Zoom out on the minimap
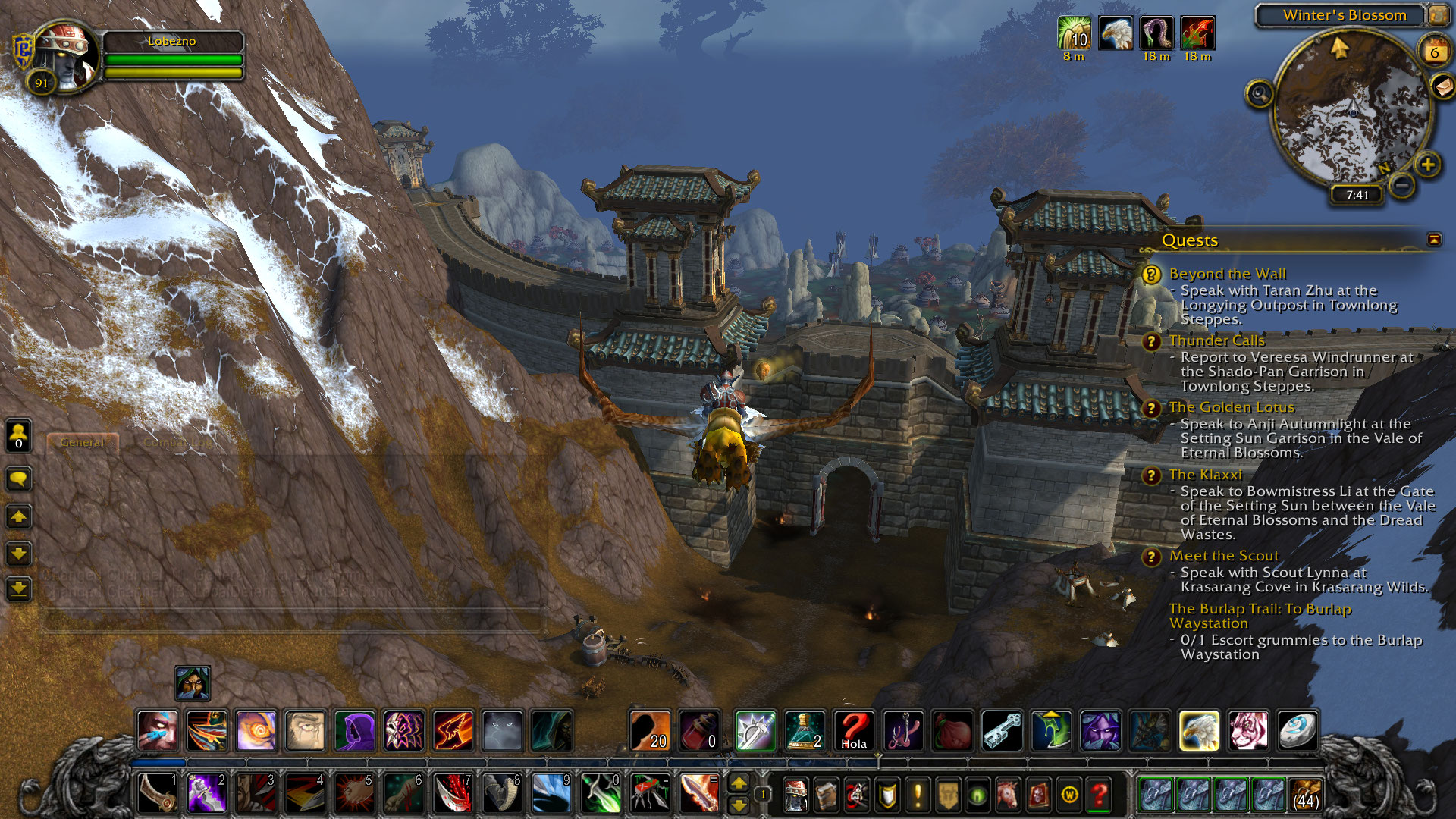 [1402, 184]
